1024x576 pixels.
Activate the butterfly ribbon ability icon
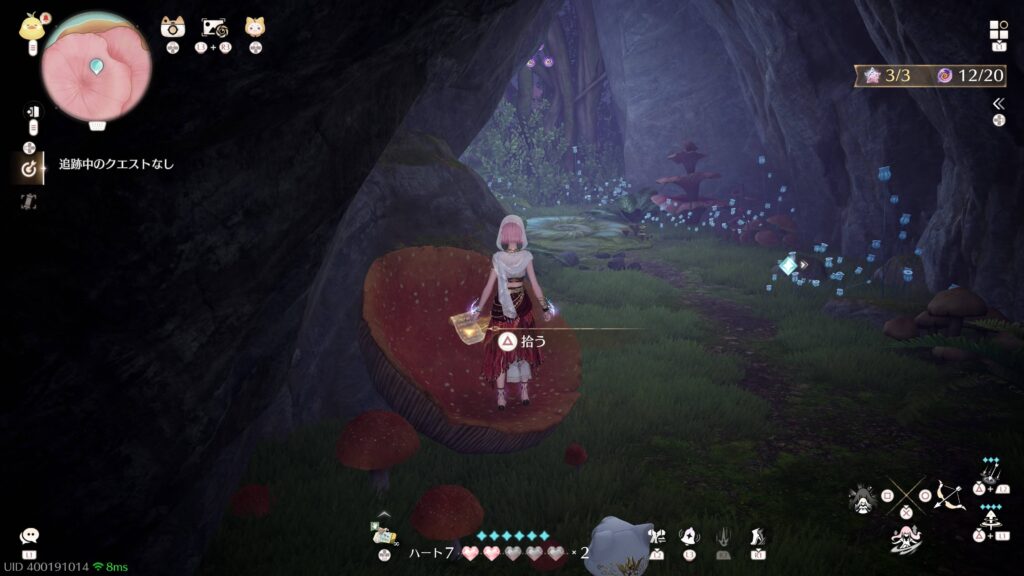tap(655, 537)
